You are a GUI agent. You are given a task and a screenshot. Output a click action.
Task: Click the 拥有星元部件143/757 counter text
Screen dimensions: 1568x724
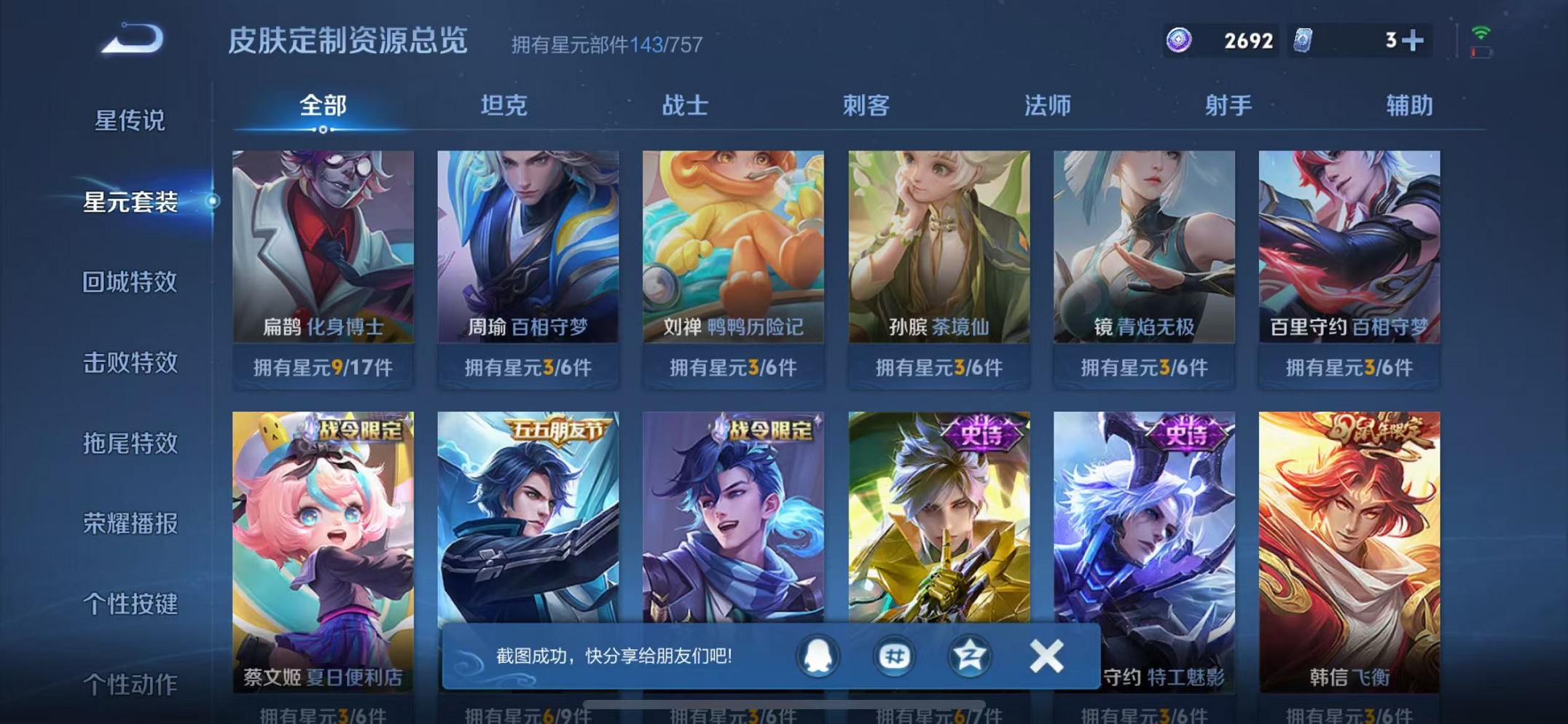tap(604, 45)
